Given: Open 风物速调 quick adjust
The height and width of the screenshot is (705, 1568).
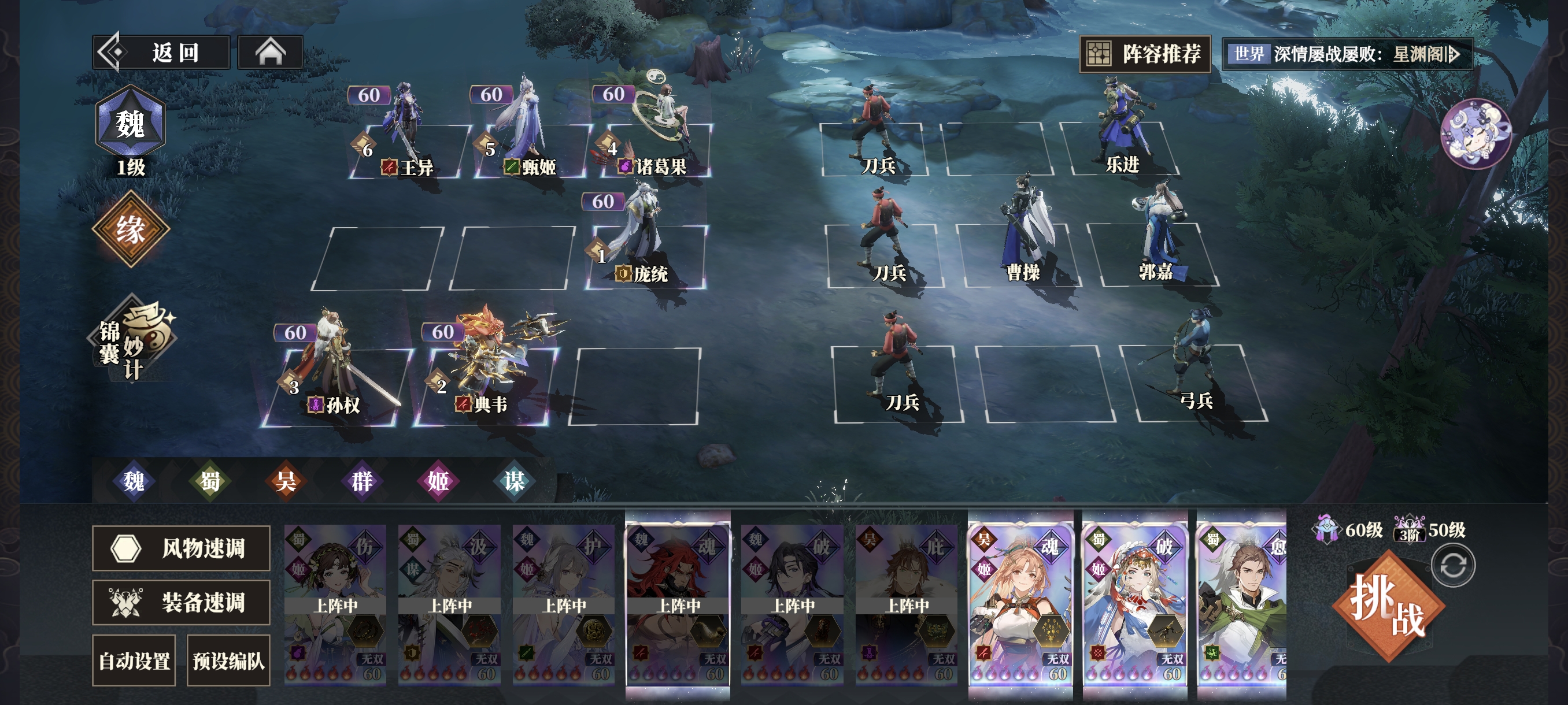Looking at the screenshot, I should (x=181, y=548).
